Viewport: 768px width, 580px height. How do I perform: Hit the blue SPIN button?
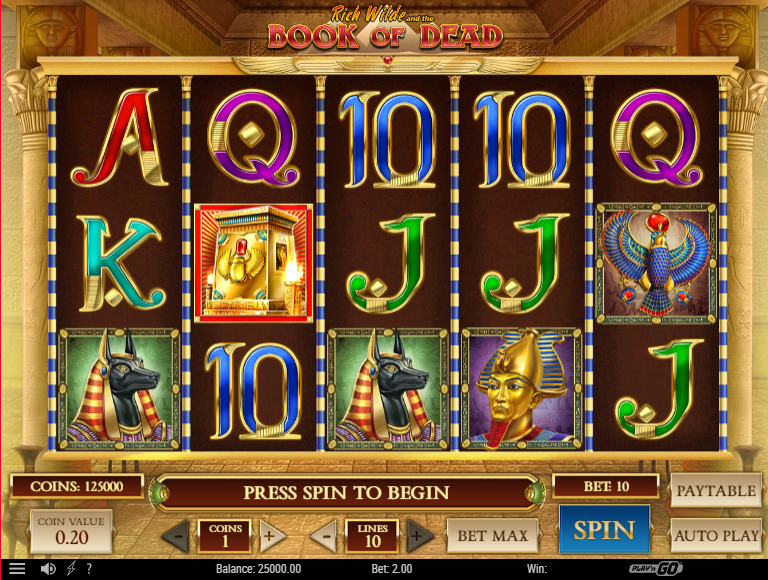[604, 530]
